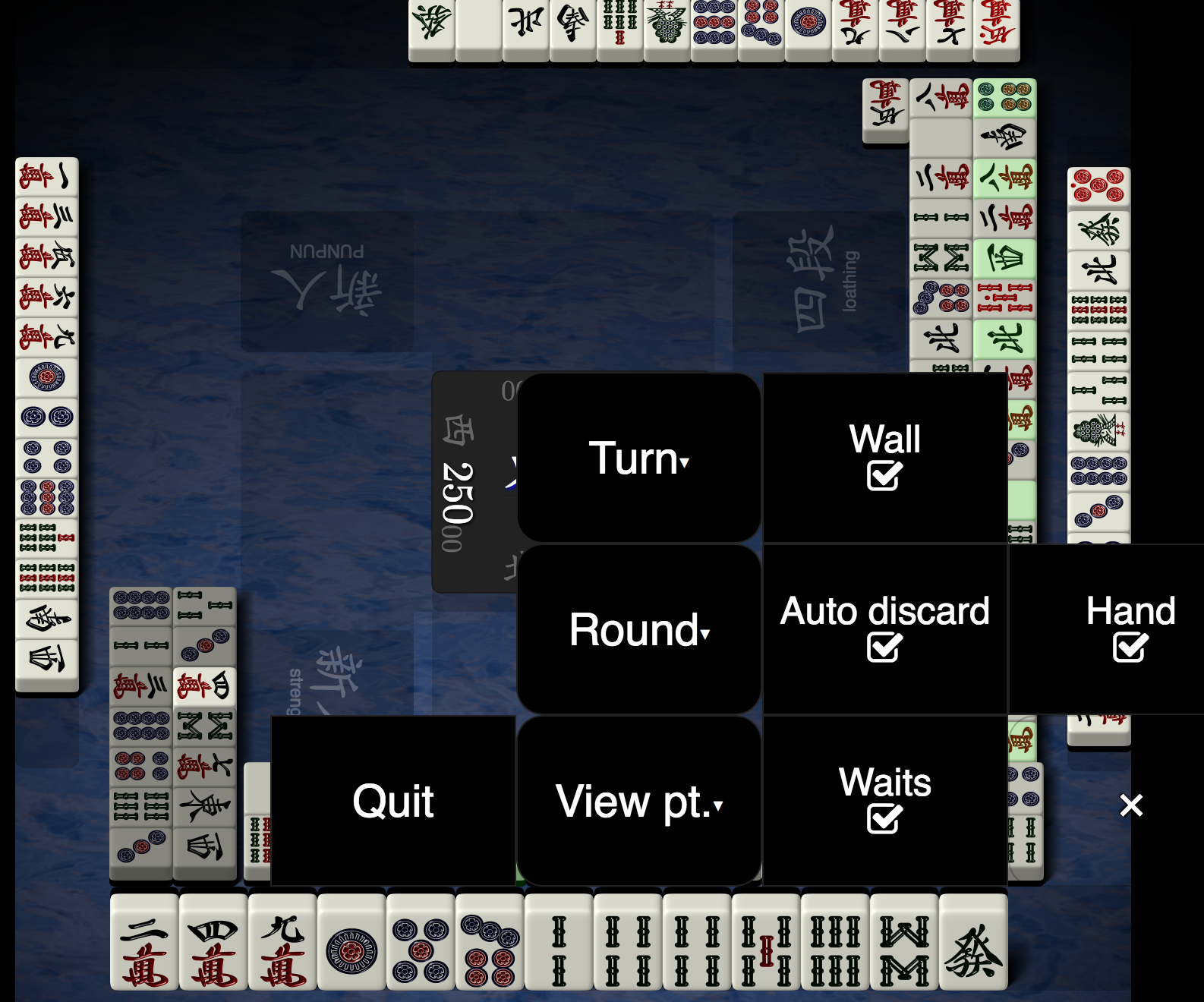The height and width of the screenshot is (1002, 1204).
Task: Select the 8-sou bamboo tile
Action: pyautogui.click(x=903, y=945)
